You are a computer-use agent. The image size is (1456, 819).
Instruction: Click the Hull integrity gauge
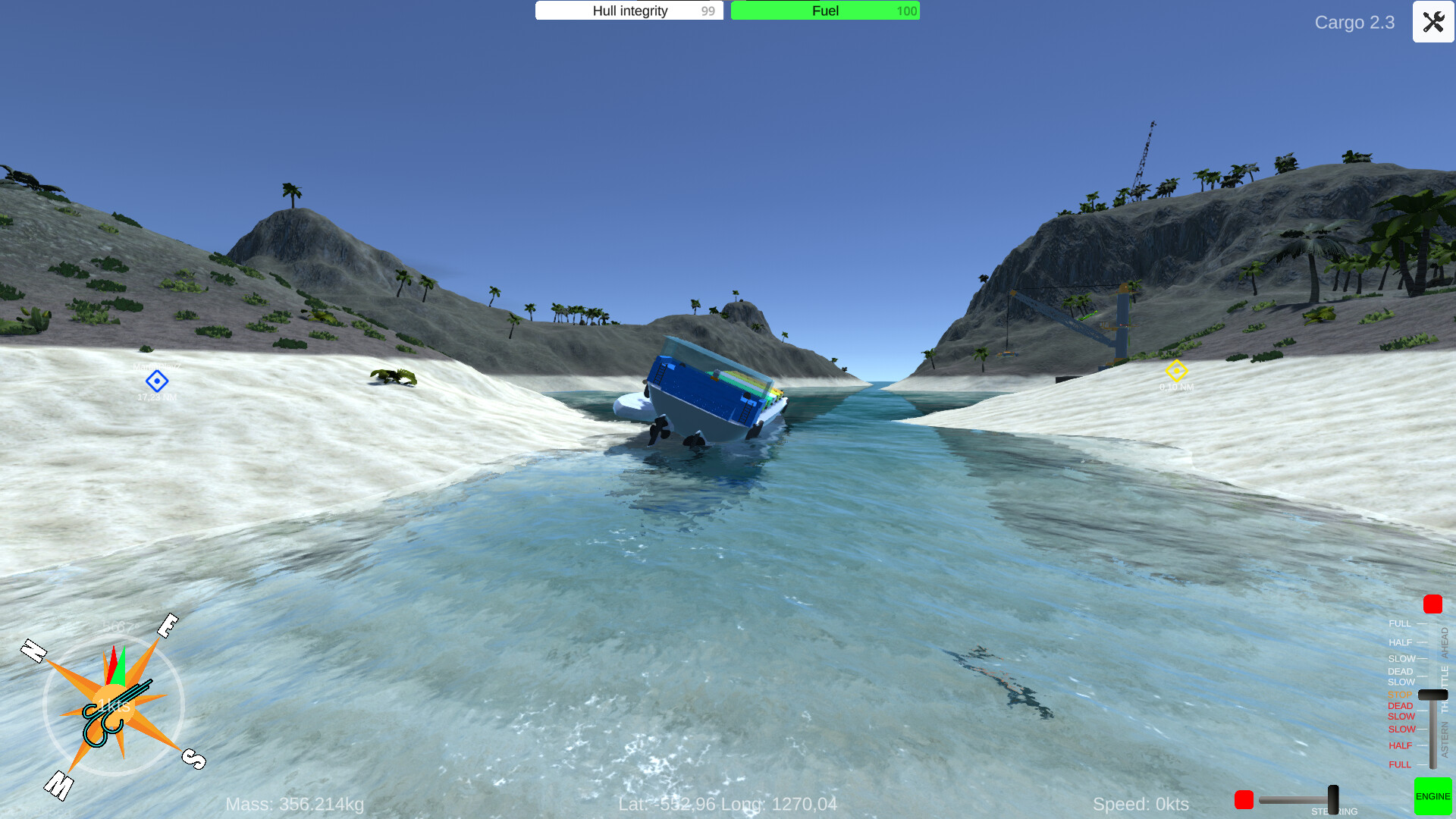pyautogui.click(x=629, y=11)
